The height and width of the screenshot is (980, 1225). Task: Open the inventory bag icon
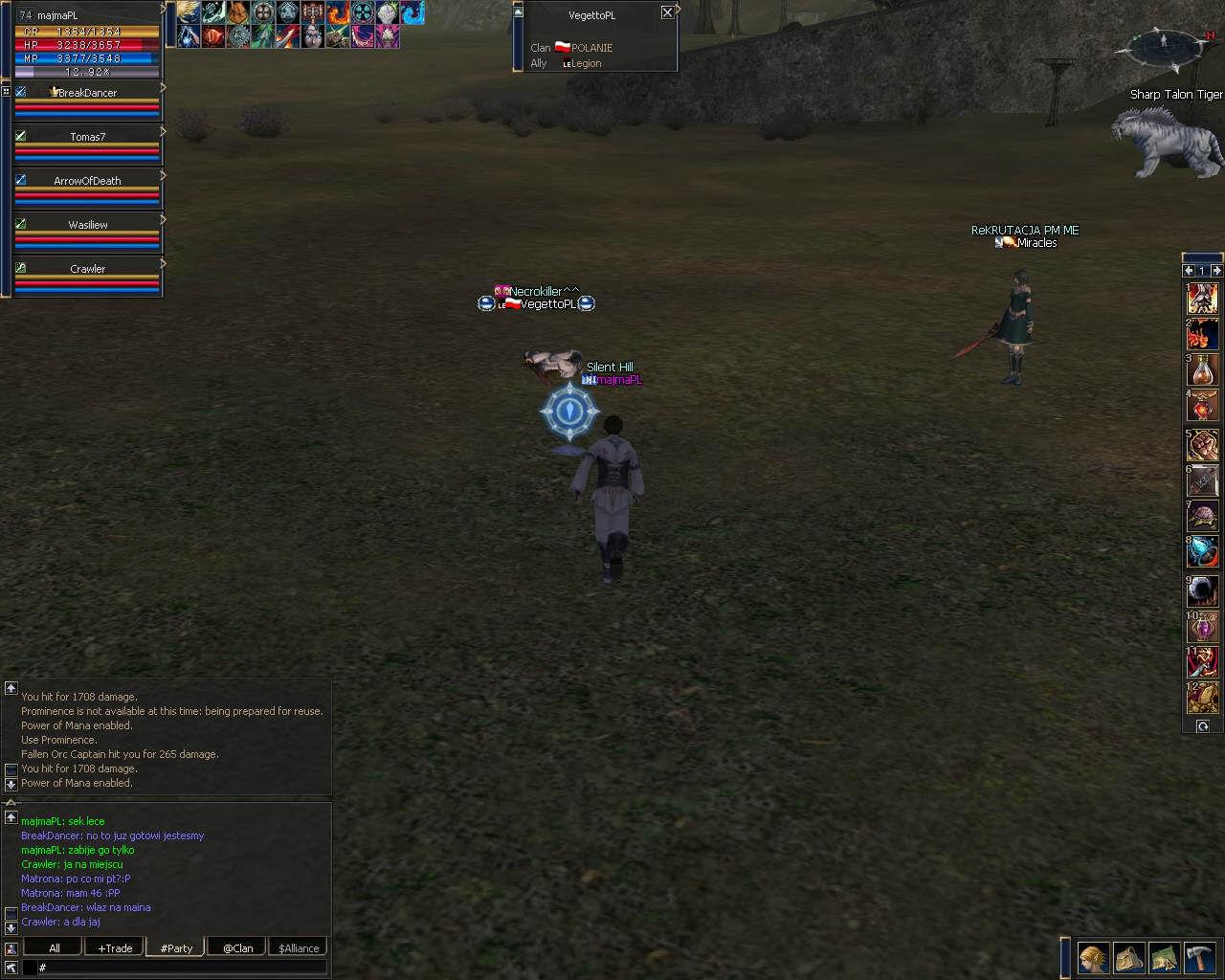[x=1129, y=957]
